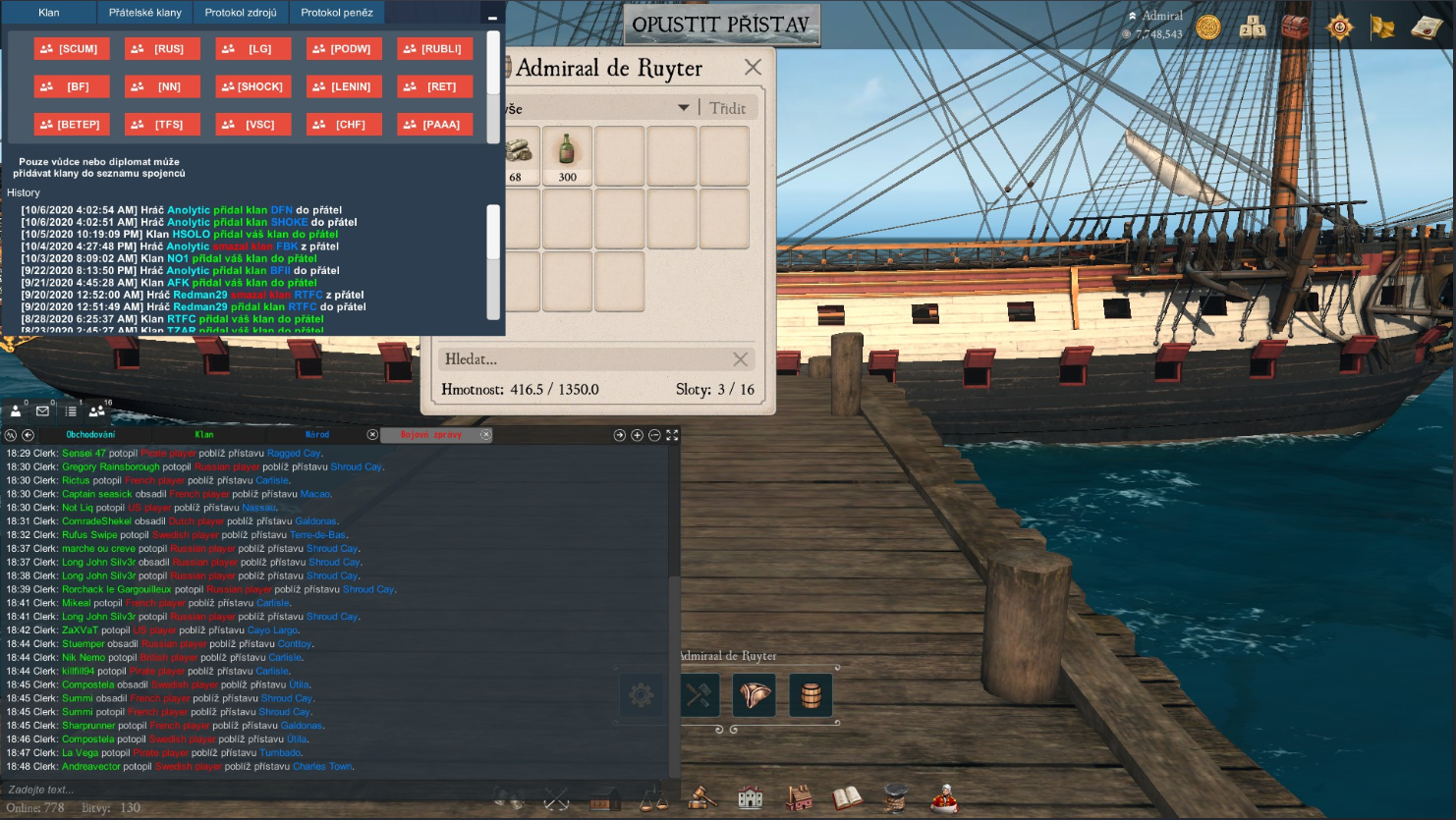This screenshot has height=820, width=1456.
Task: Click the Hledat search field in the hold
Action: click(x=585, y=359)
